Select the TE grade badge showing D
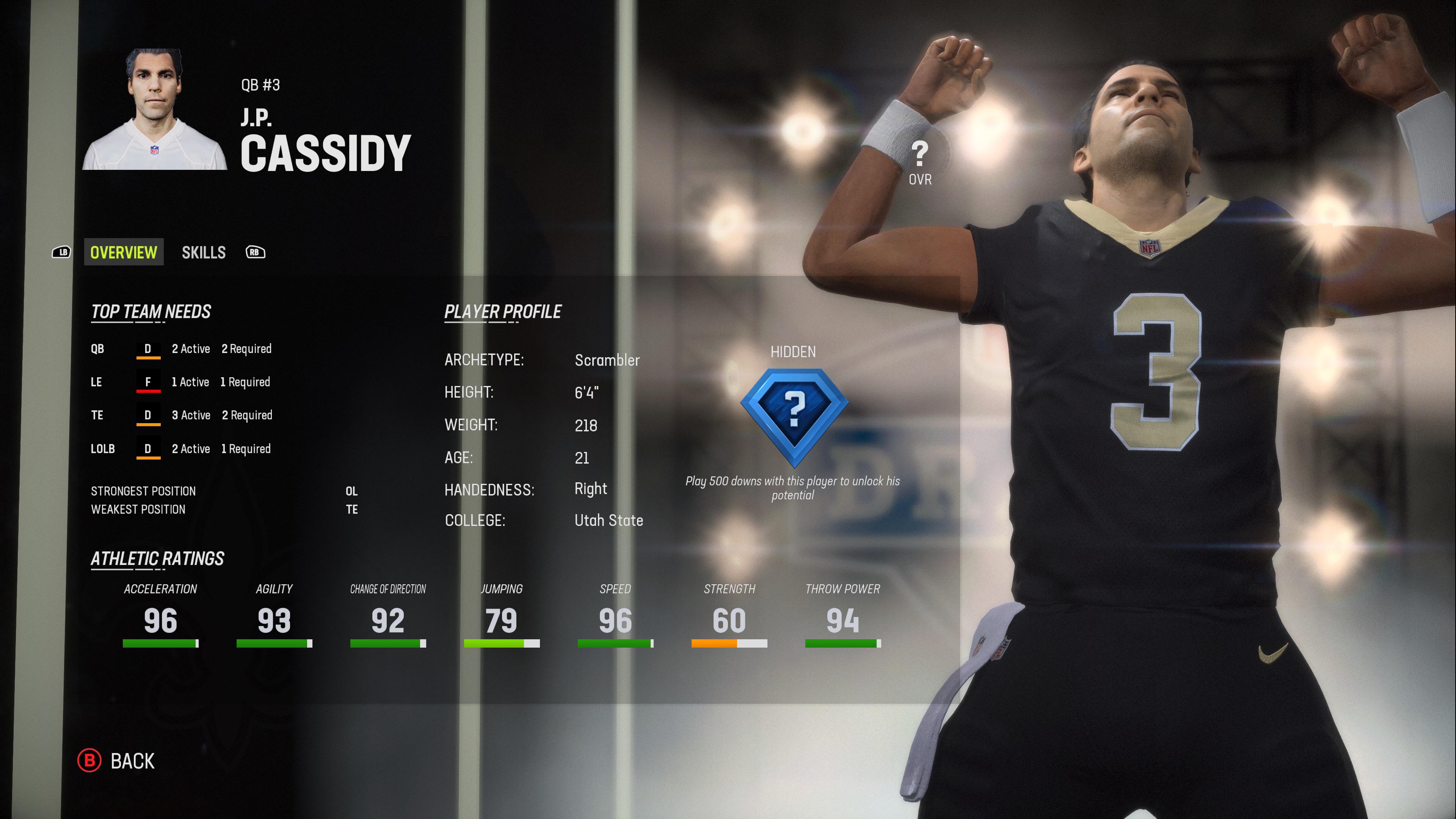The image size is (1456, 819). 148,416
